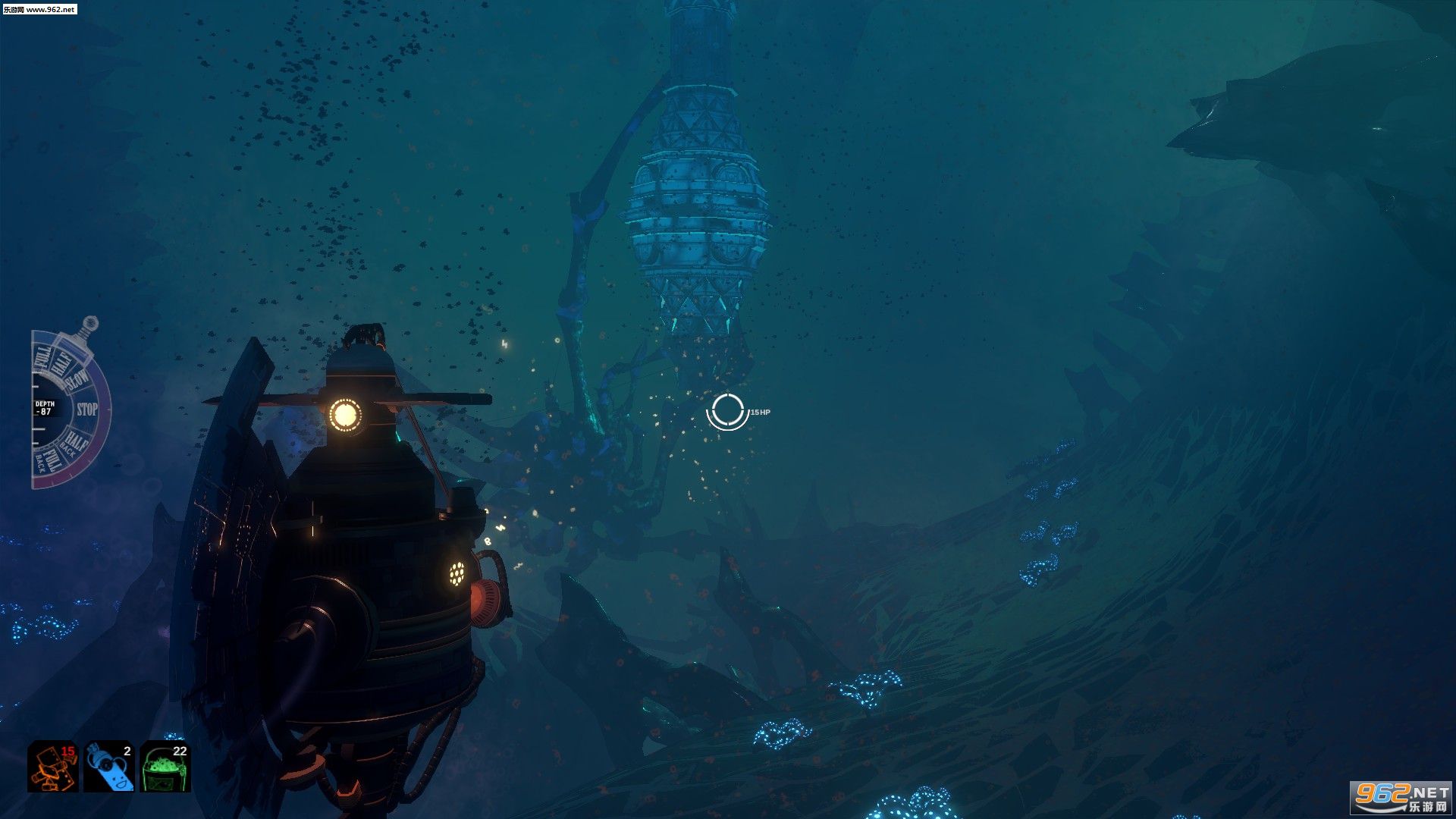Open the green food bucket icon
Viewport: 1456px width, 819px height.
pyautogui.click(x=165, y=766)
